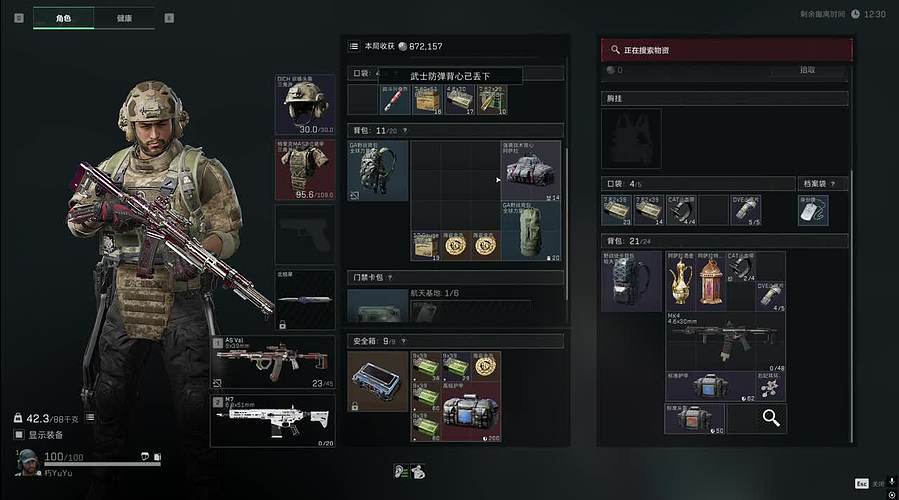Select the MK4 rifle in the loot backpack
Viewport: 899px width, 500px height.
click(725, 342)
